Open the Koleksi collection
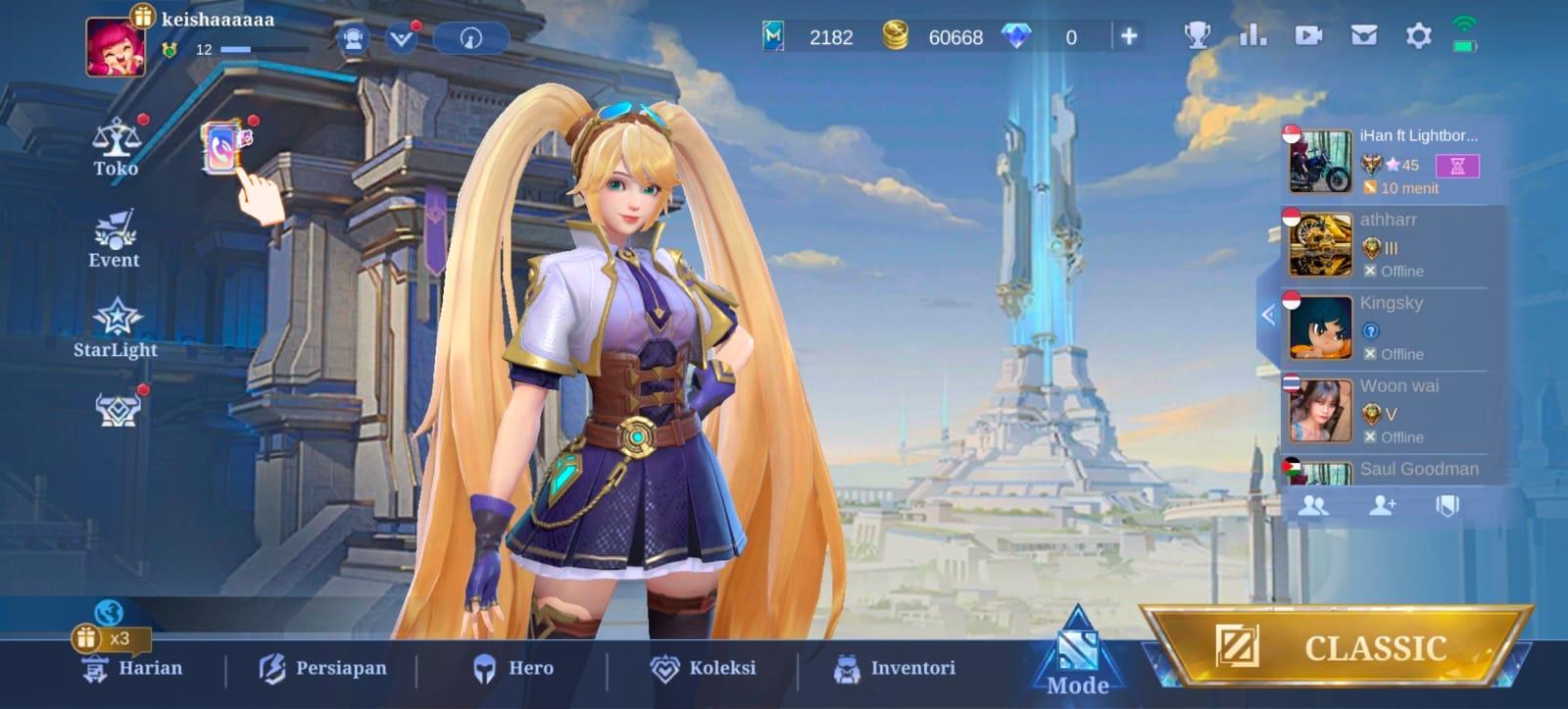Image resolution: width=1568 pixels, height=709 pixels. (704, 668)
